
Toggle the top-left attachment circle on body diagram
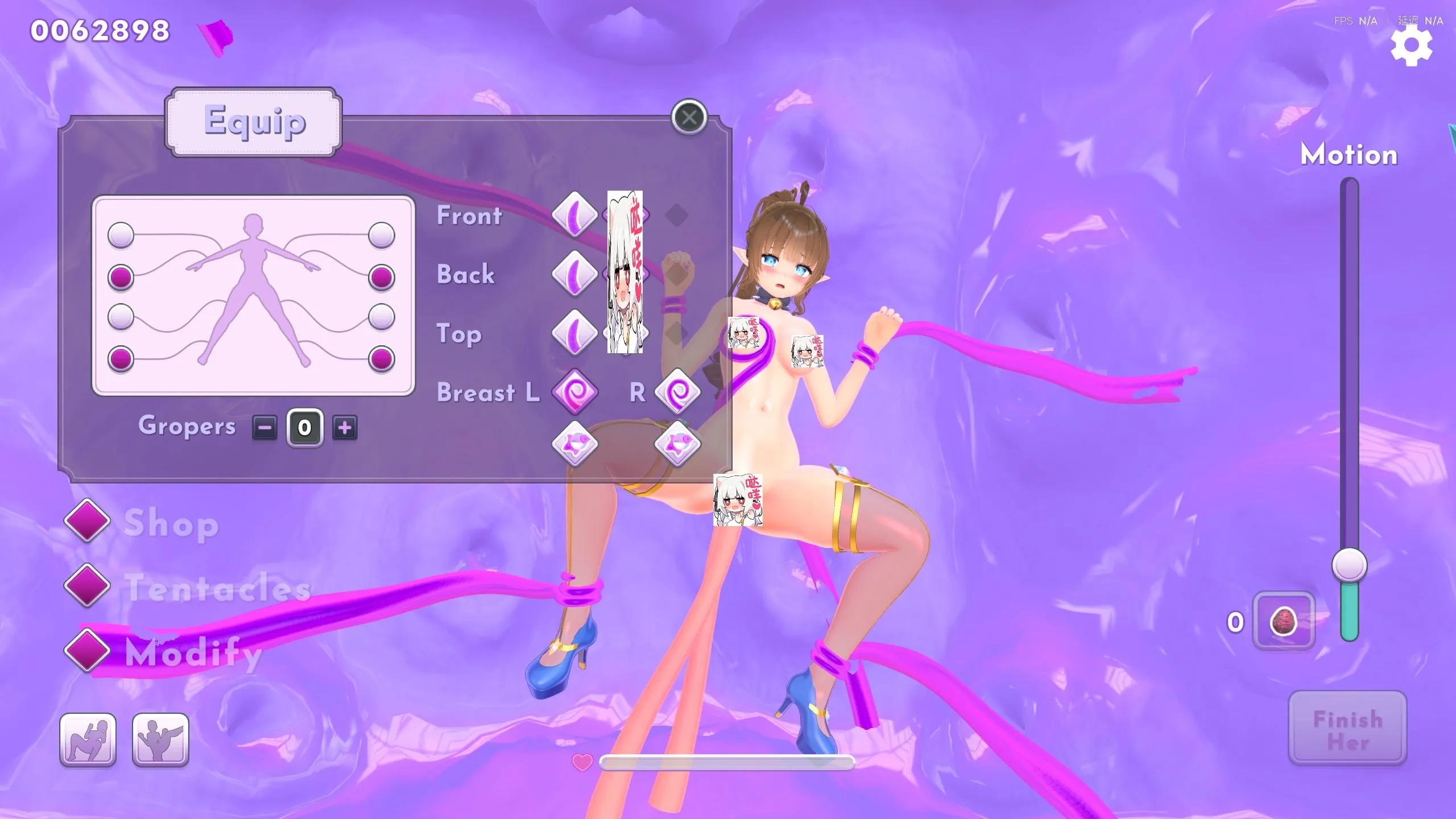pos(120,234)
